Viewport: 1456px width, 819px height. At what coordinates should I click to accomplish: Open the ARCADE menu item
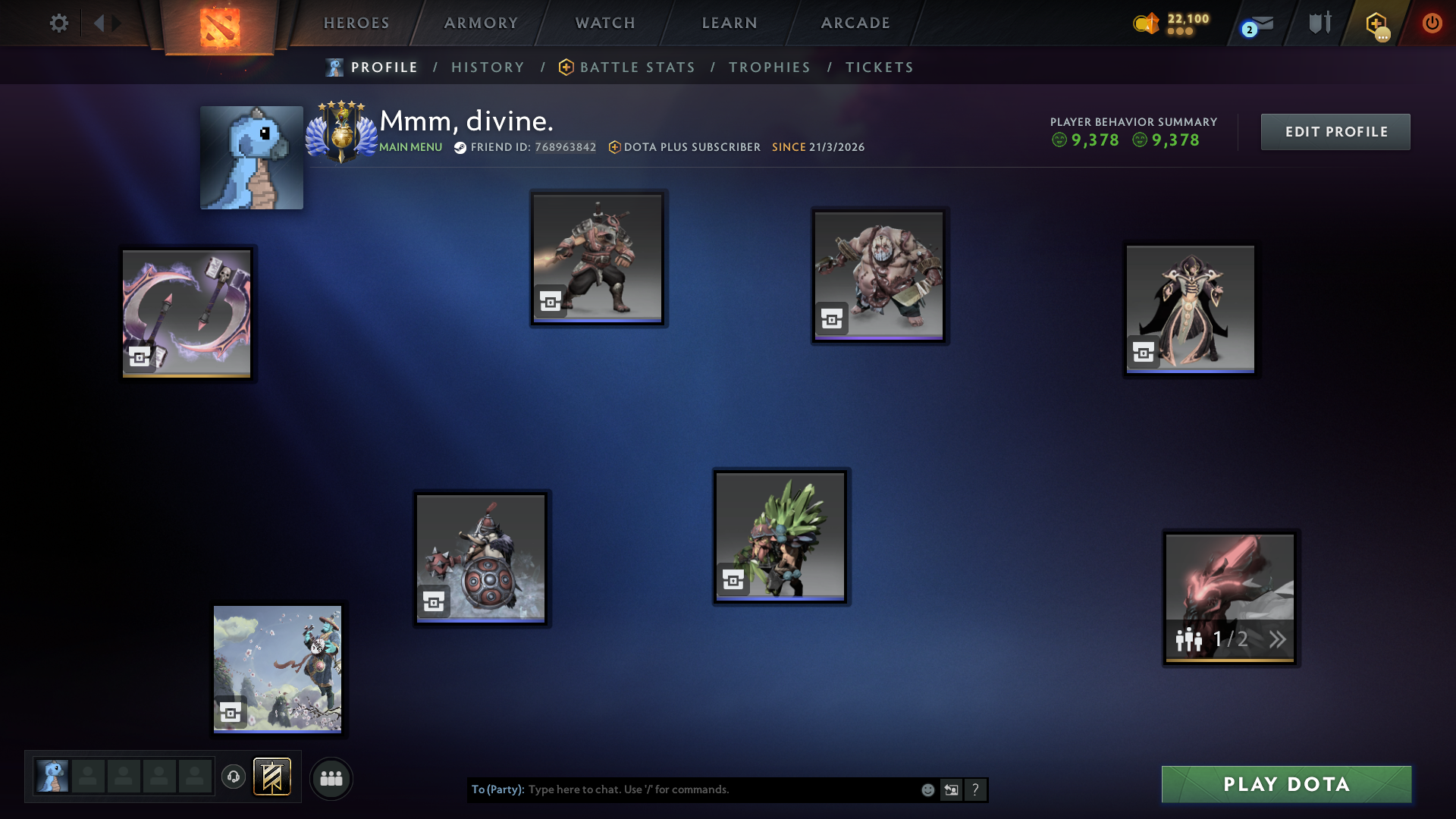[x=854, y=23]
